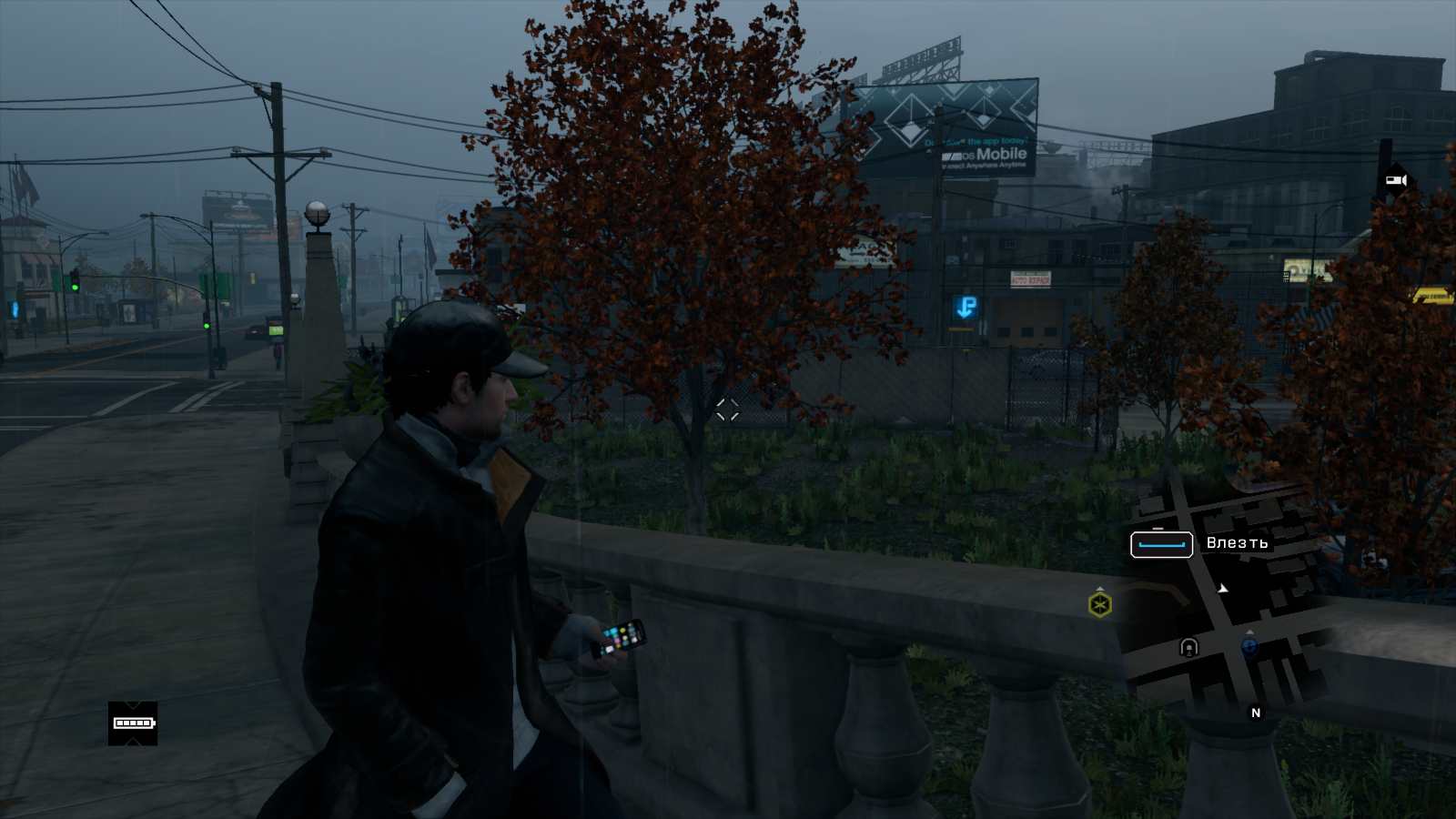Click the phone battery icon
This screenshot has width=1456, height=819.
coord(133,723)
